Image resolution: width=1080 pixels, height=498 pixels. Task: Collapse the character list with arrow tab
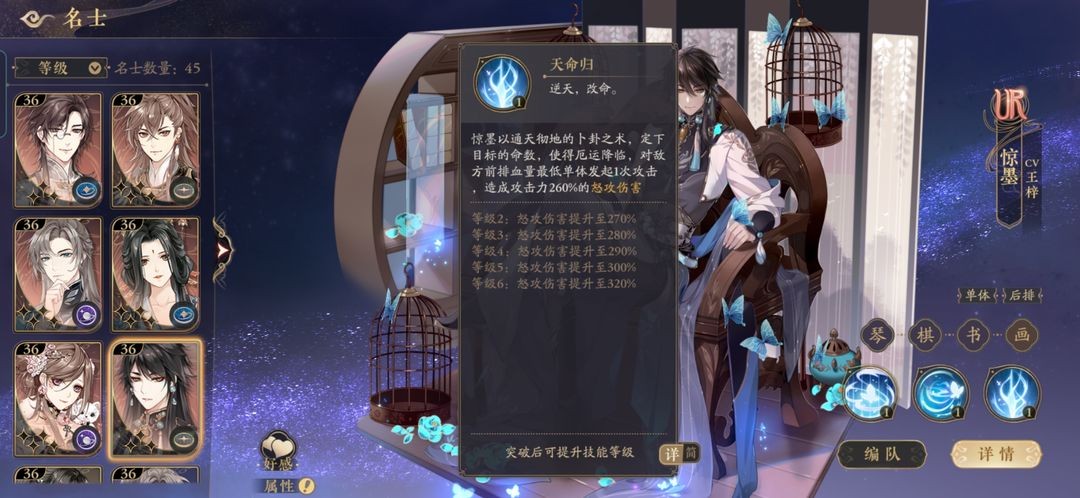tap(220, 249)
